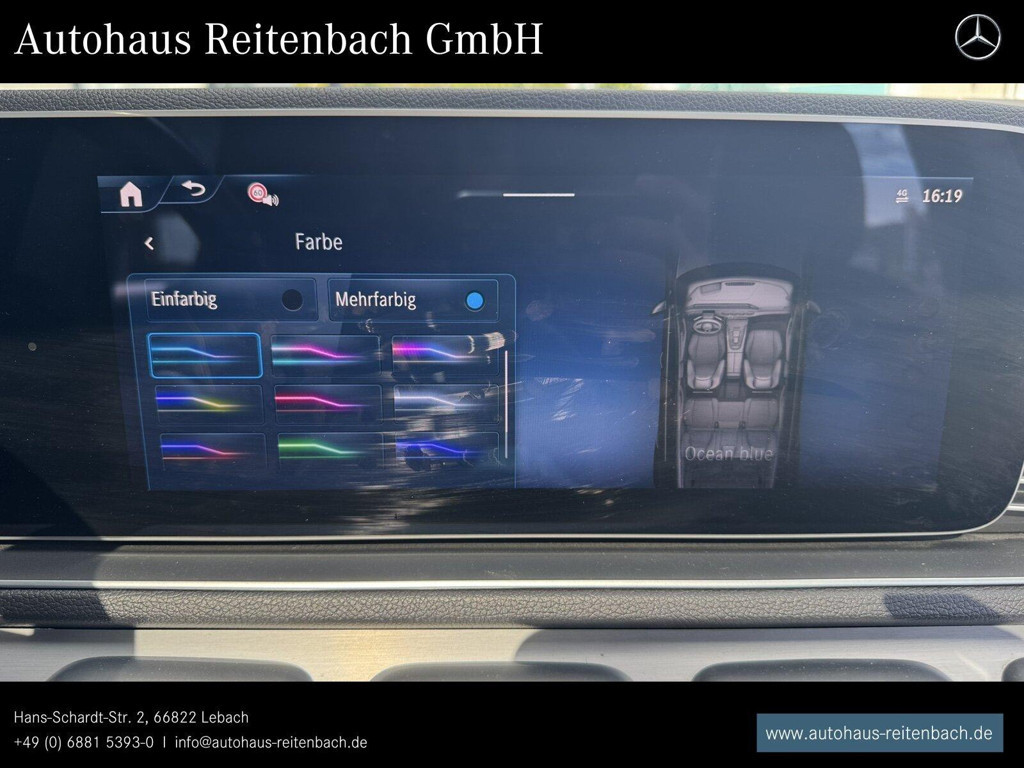Pick the purple-to-white lighting theme

coord(444,353)
